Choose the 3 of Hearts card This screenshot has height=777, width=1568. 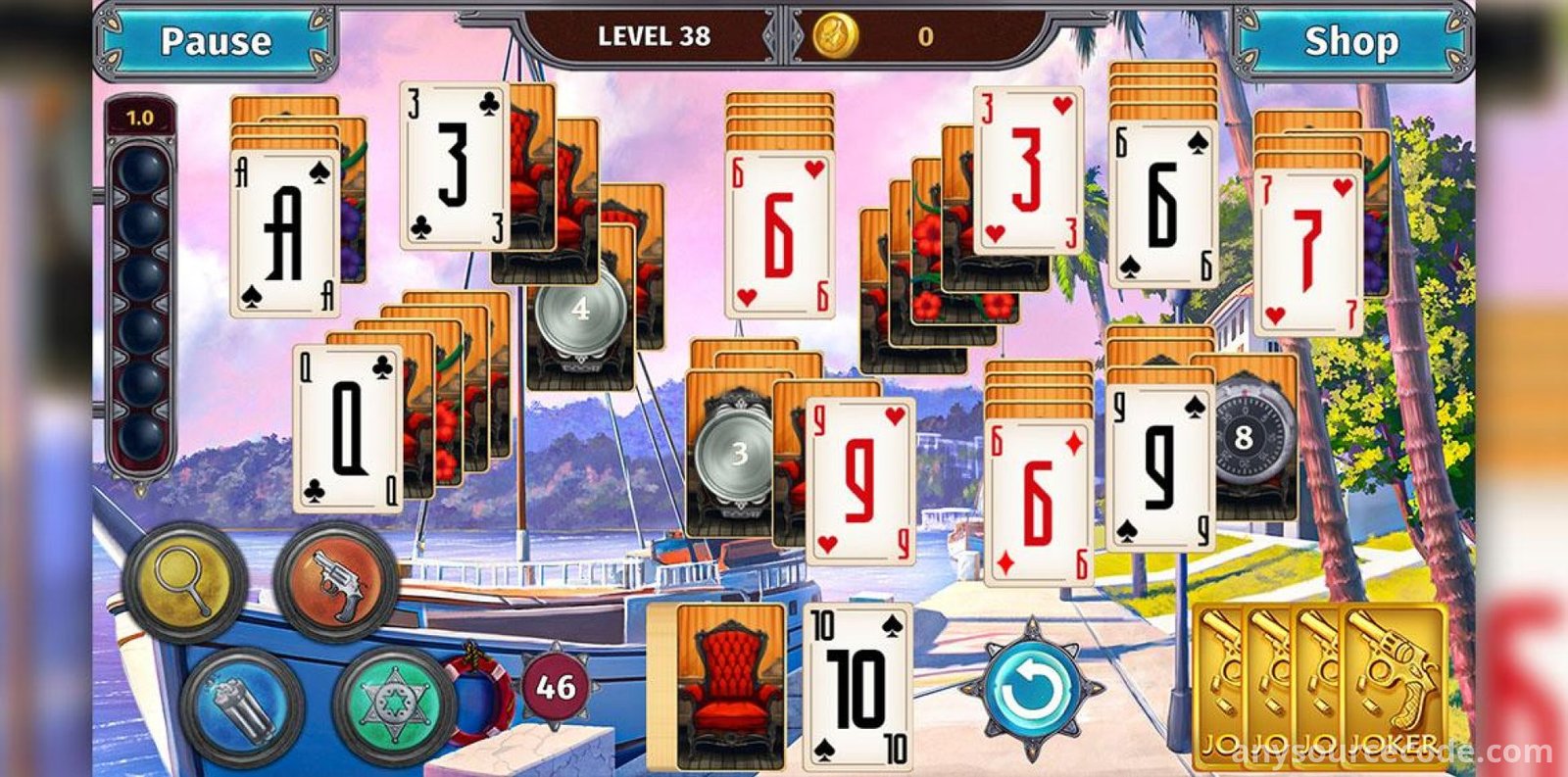(1027, 170)
